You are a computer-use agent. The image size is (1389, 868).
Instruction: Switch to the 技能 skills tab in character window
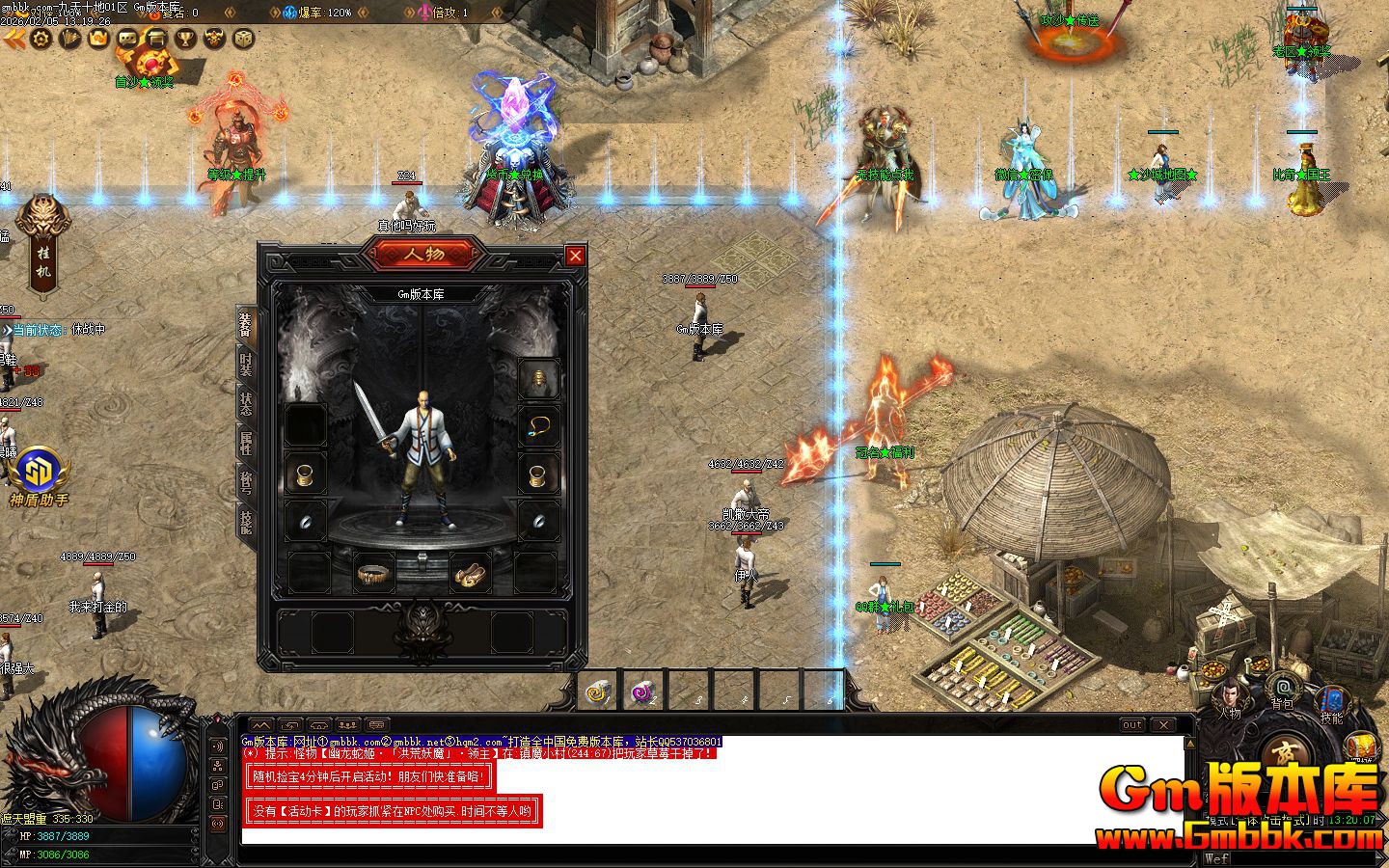coord(246,521)
